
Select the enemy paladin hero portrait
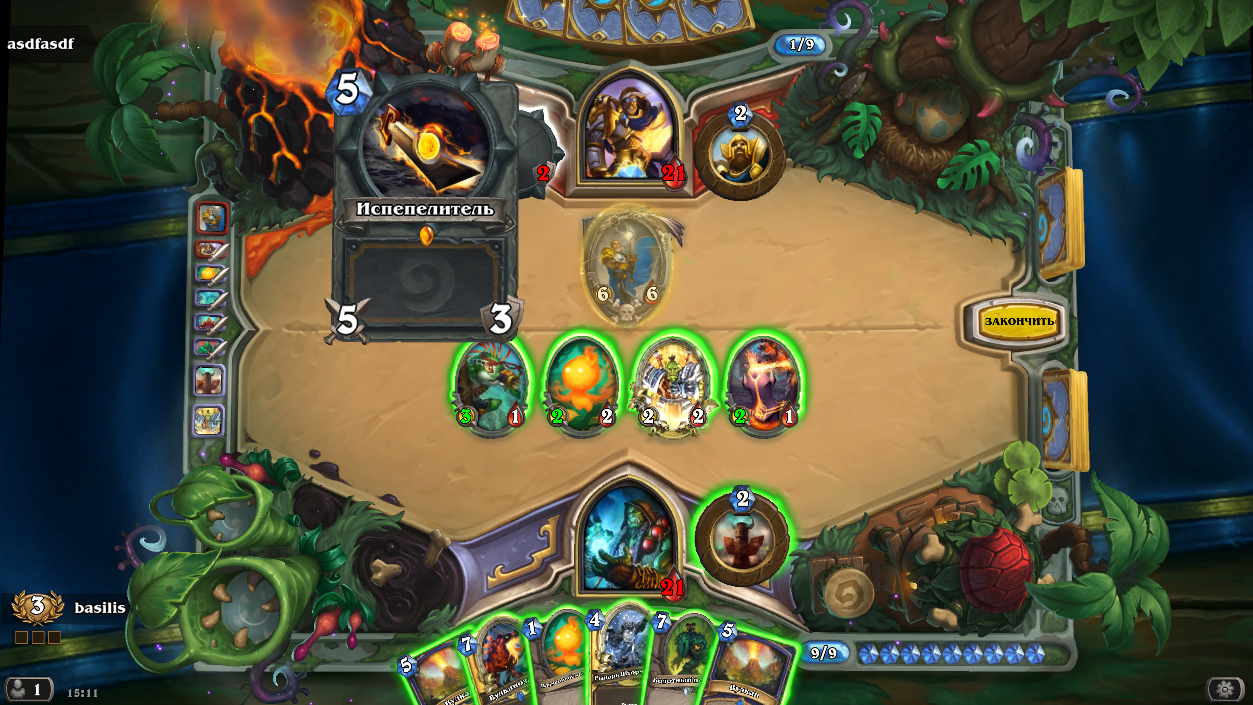pyautogui.click(x=627, y=127)
